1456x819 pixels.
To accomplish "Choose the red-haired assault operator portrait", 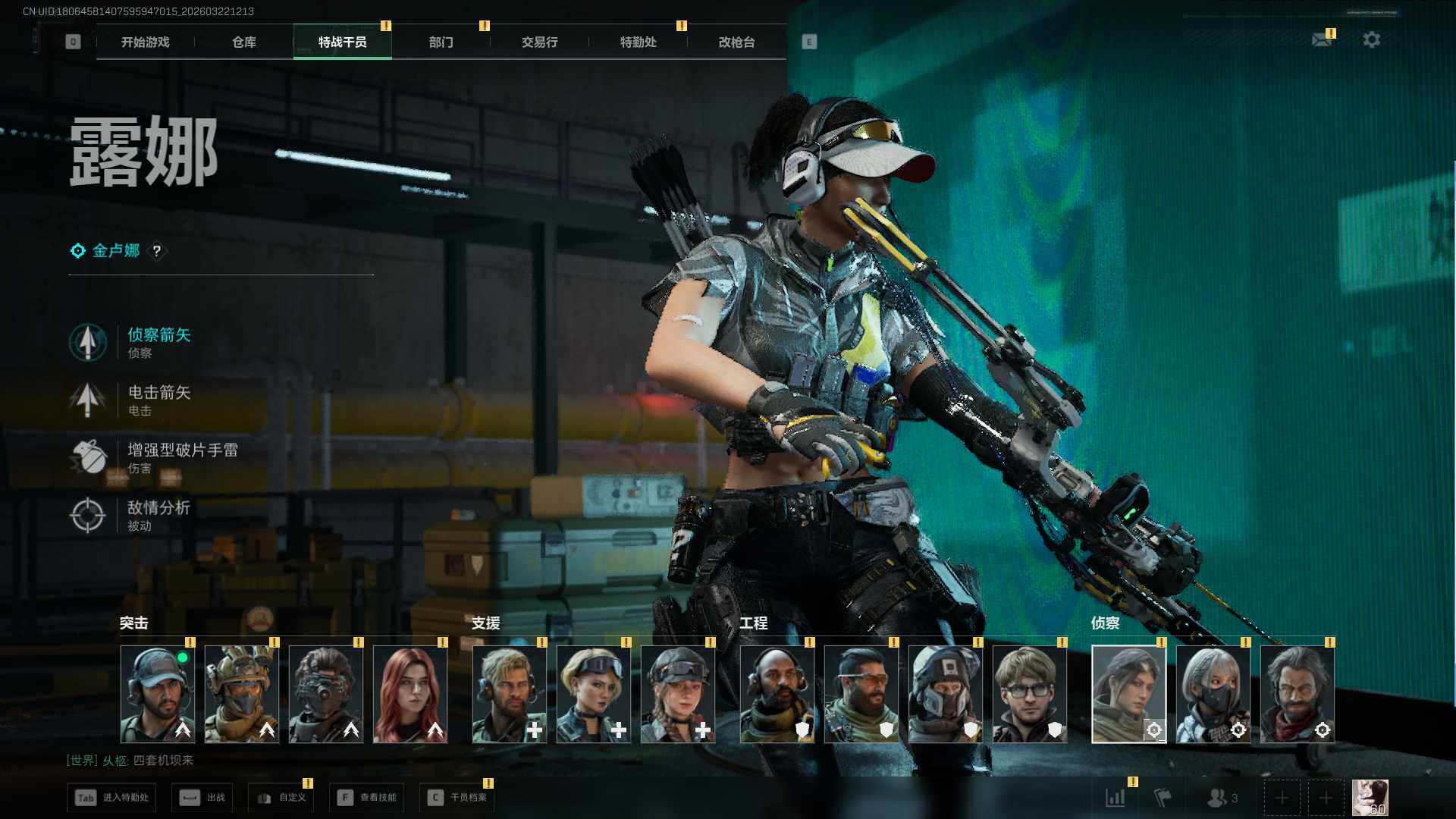I will point(410,694).
